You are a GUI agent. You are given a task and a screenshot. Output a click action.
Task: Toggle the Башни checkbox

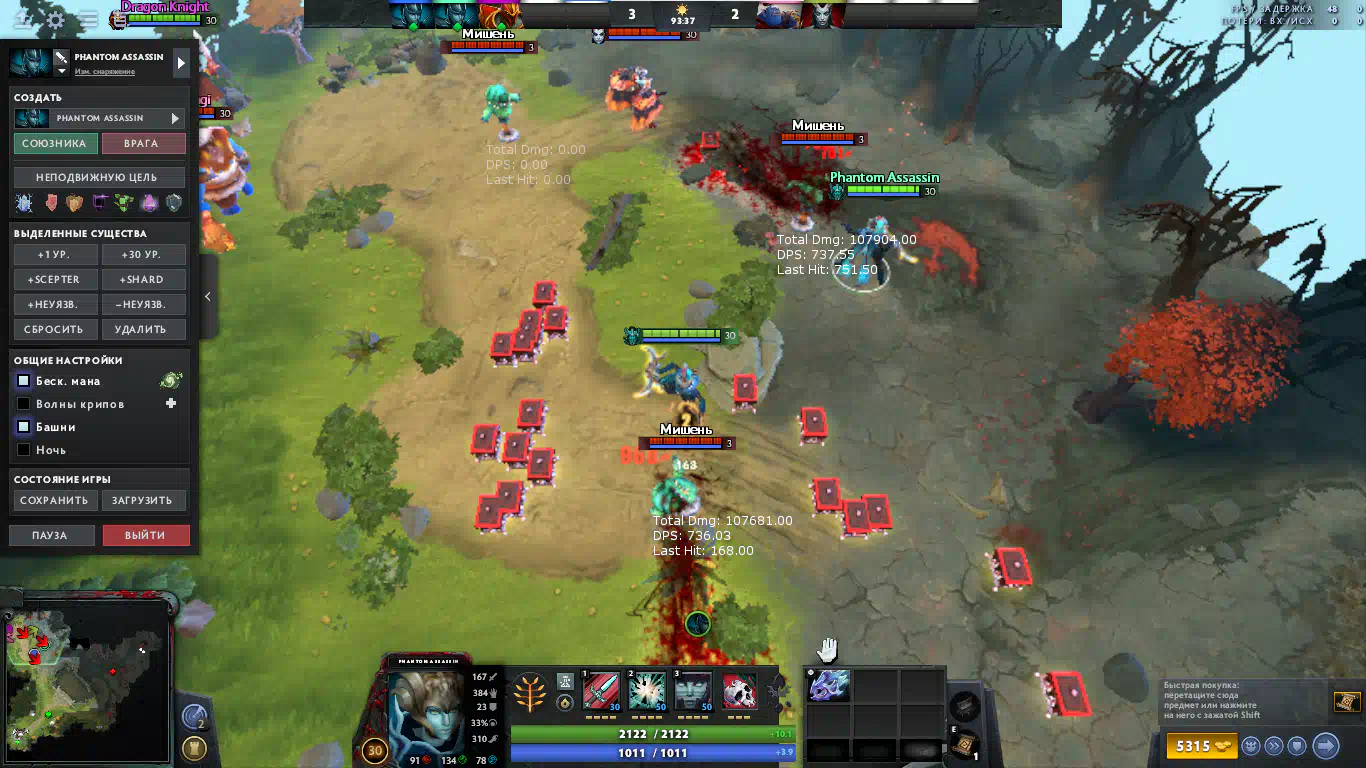[x=24, y=427]
